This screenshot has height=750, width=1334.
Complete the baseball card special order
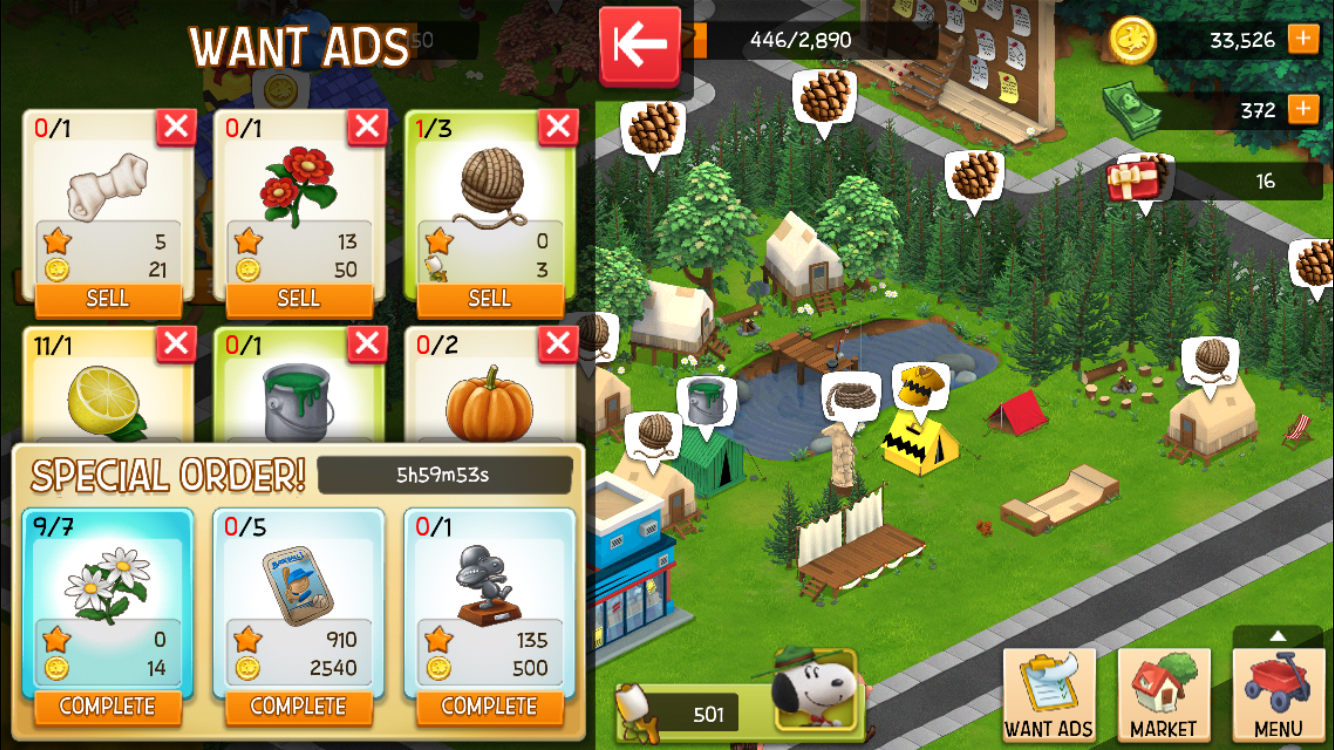299,706
